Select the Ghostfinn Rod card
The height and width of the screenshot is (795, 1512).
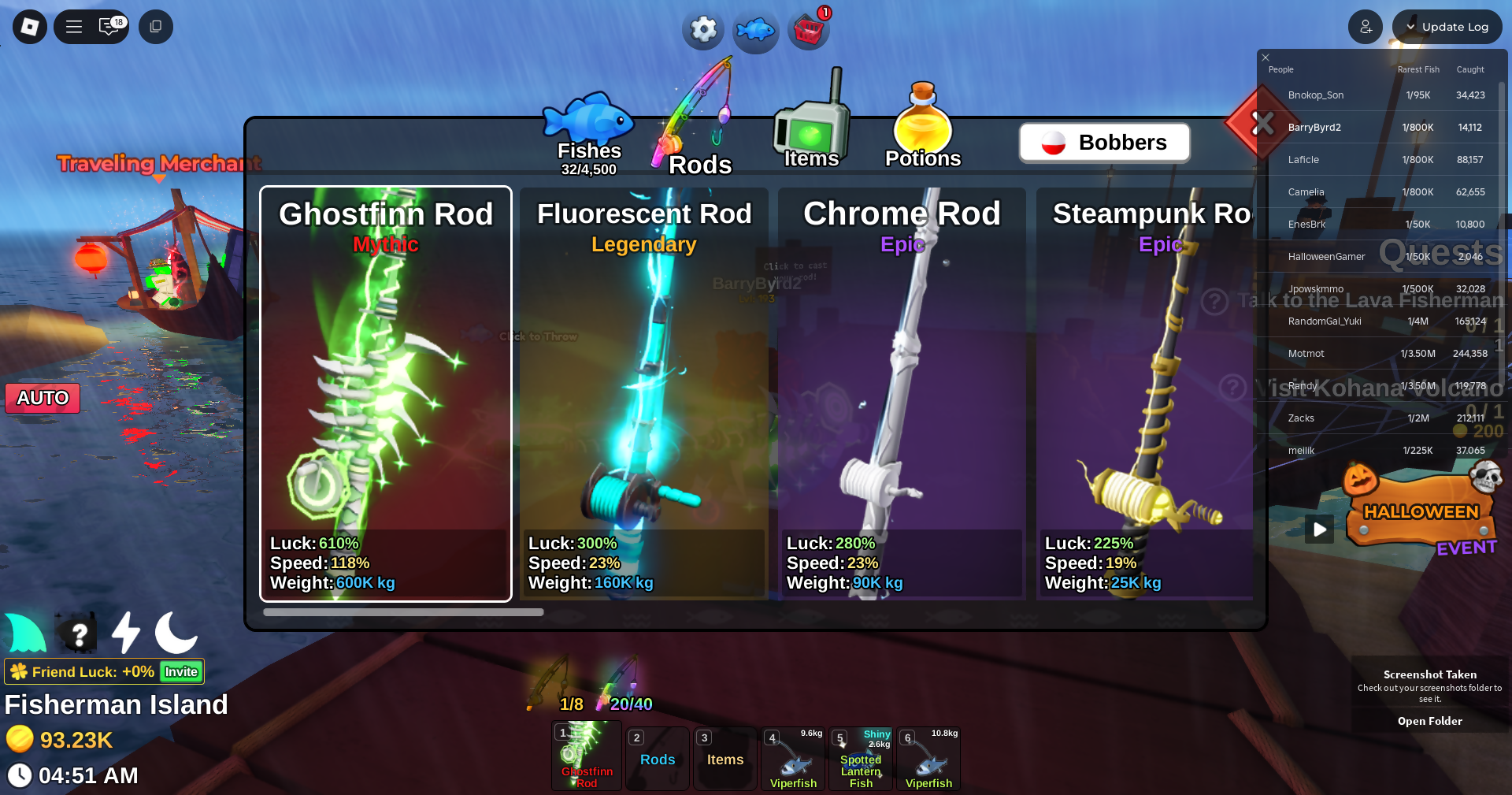pyautogui.click(x=386, y=394)
